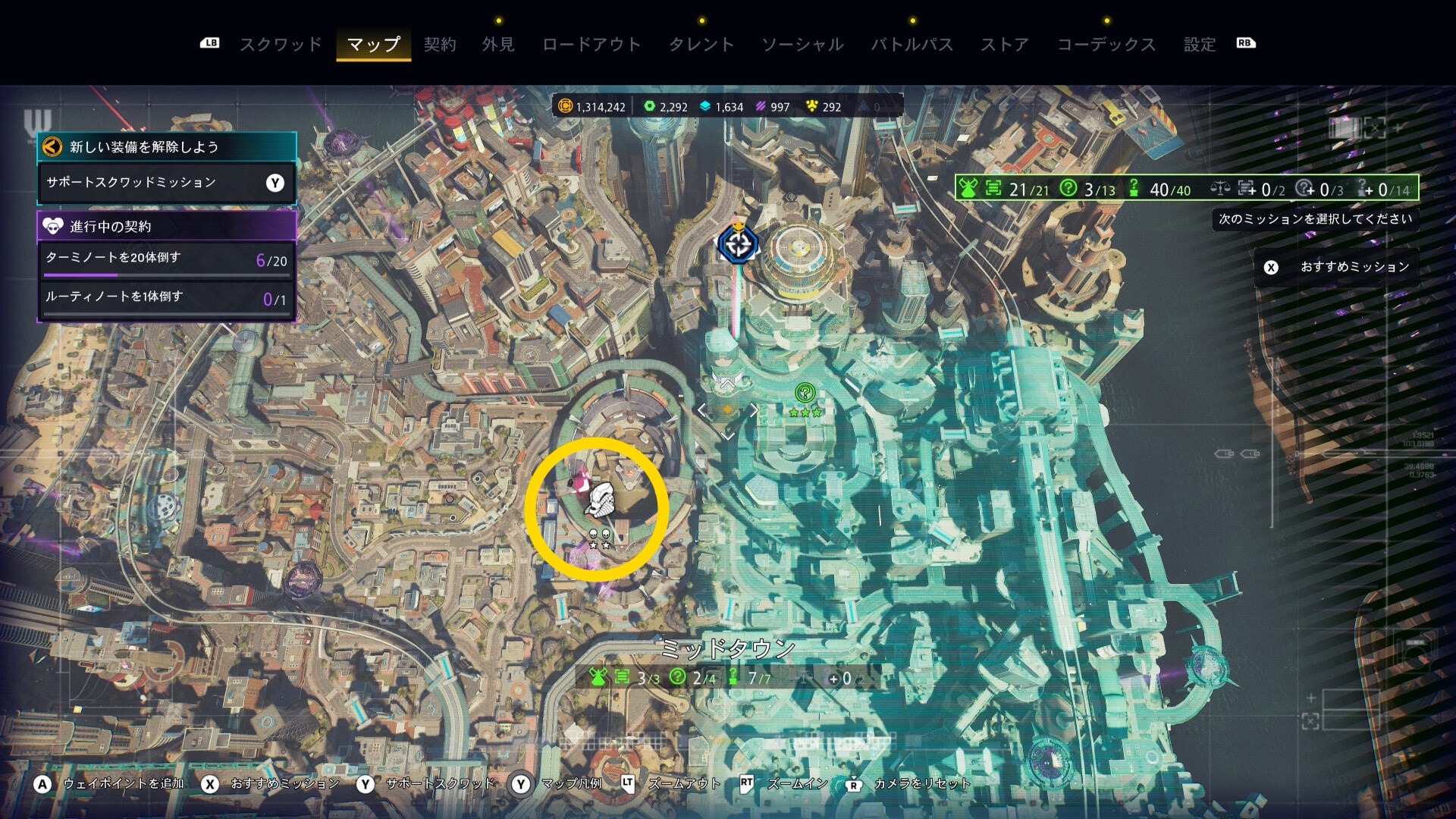Click the white helmet map marker

click(601, 500)
